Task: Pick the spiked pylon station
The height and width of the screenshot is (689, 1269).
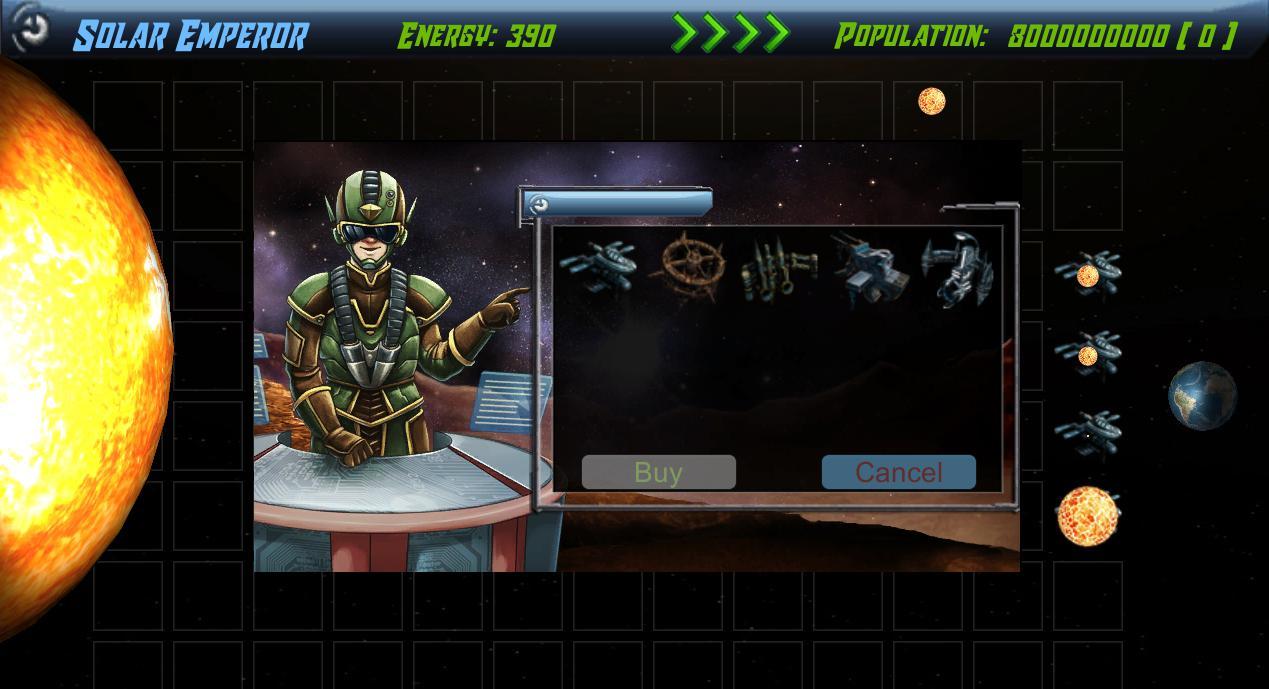Action: point(778,268)
